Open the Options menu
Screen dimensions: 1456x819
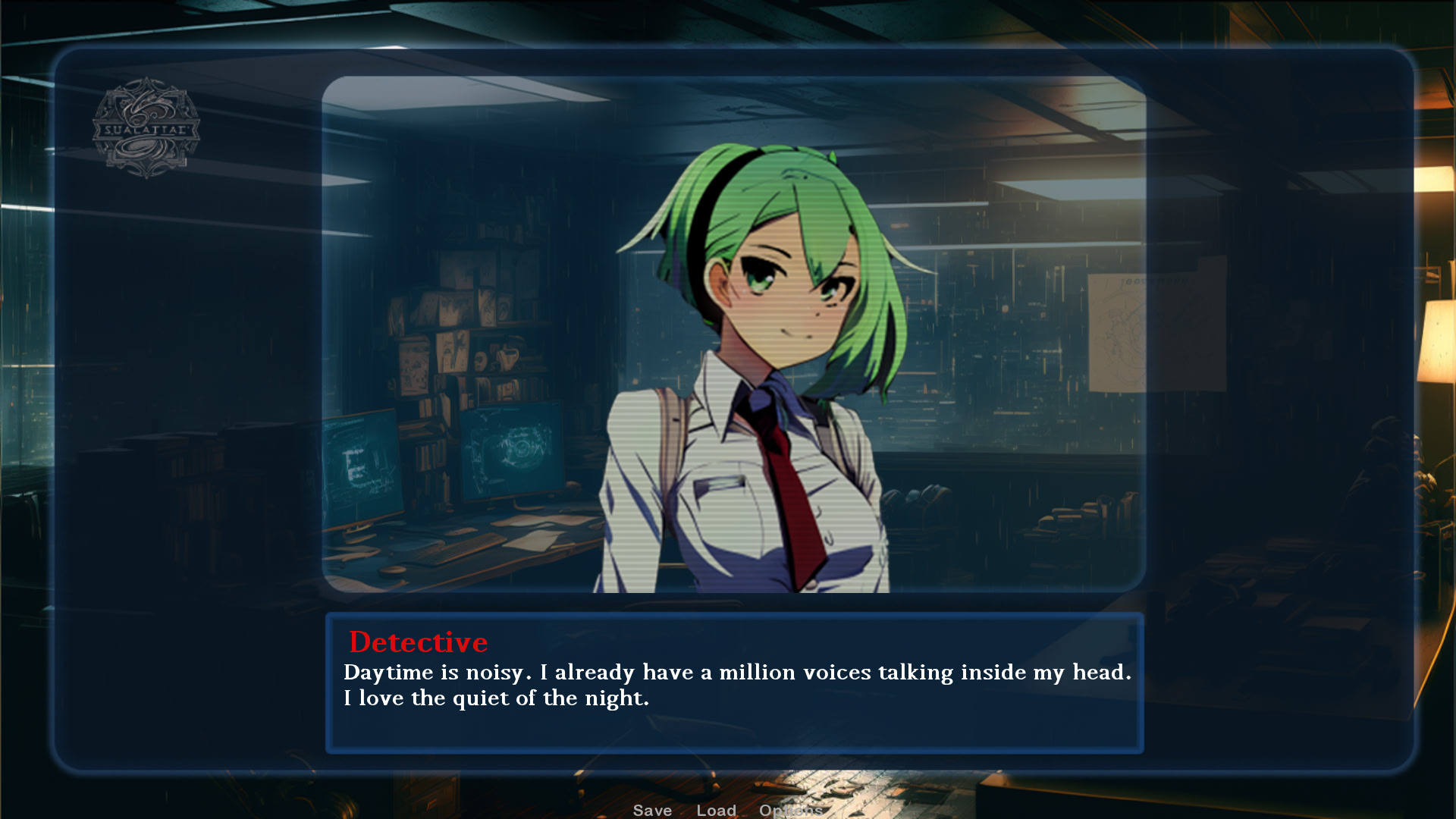[x=790, y=810]
